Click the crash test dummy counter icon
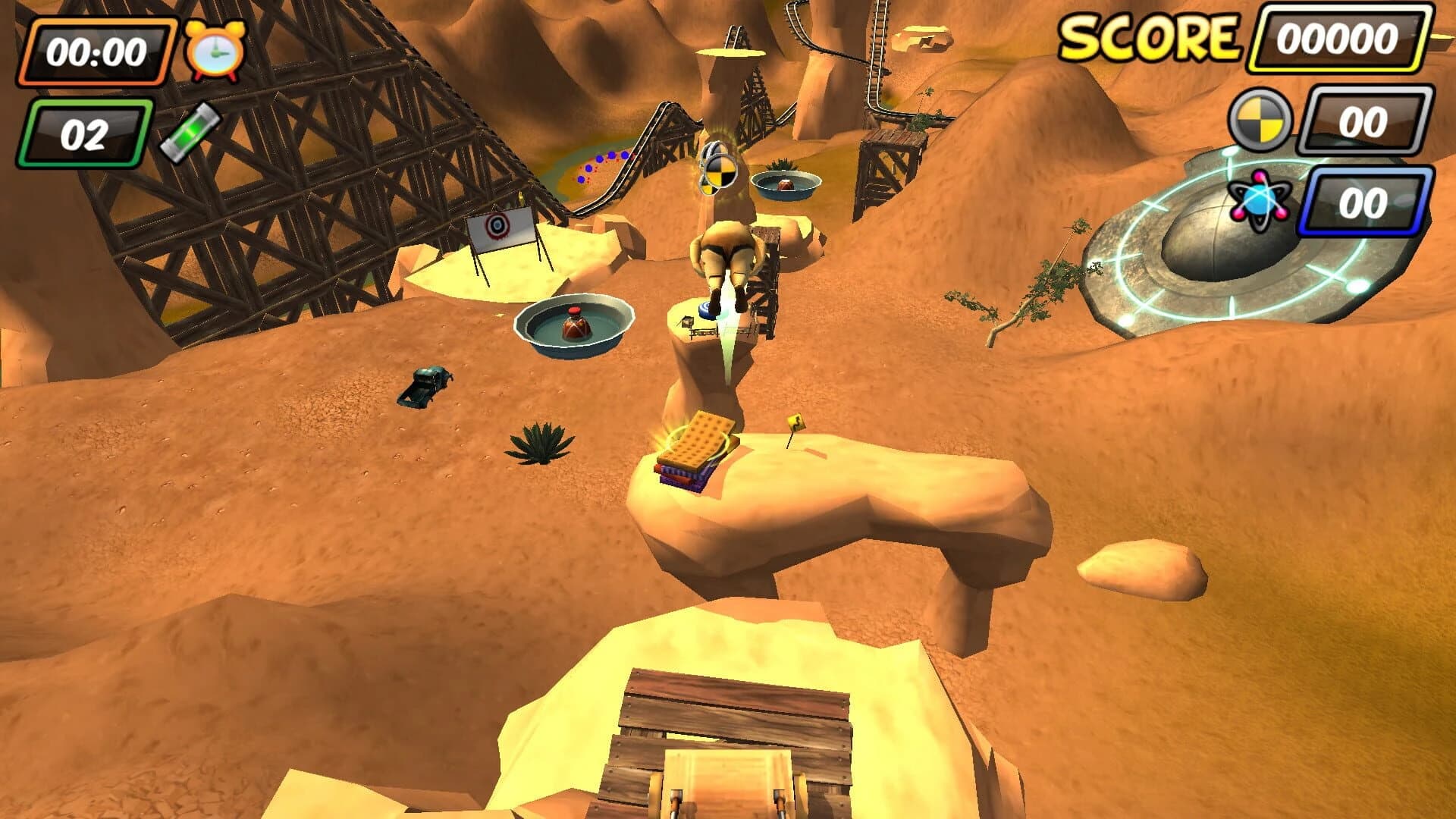This screenshot has width=1456, height=819. click(x=1260, y=118)
